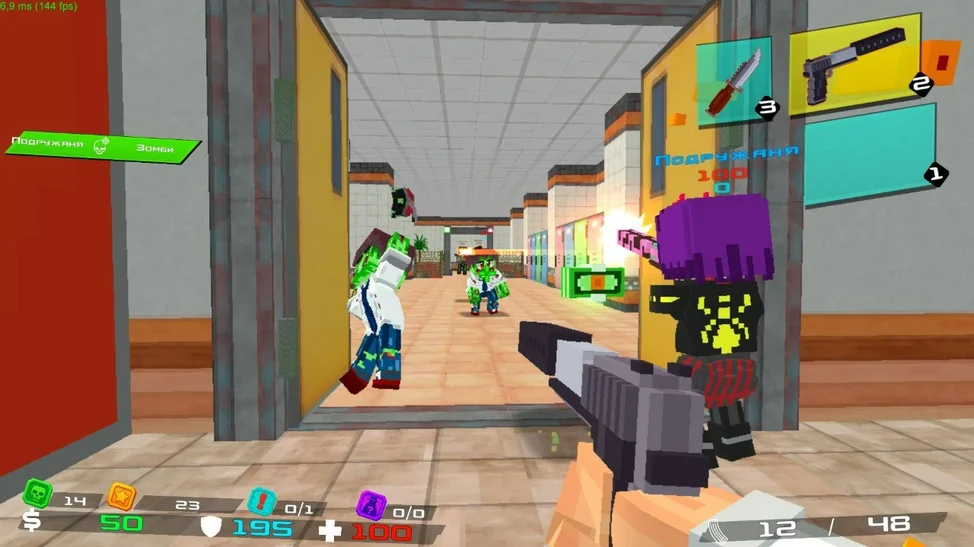
Task: Click the green skull kills icon
Action: click(x=38, y=494)
